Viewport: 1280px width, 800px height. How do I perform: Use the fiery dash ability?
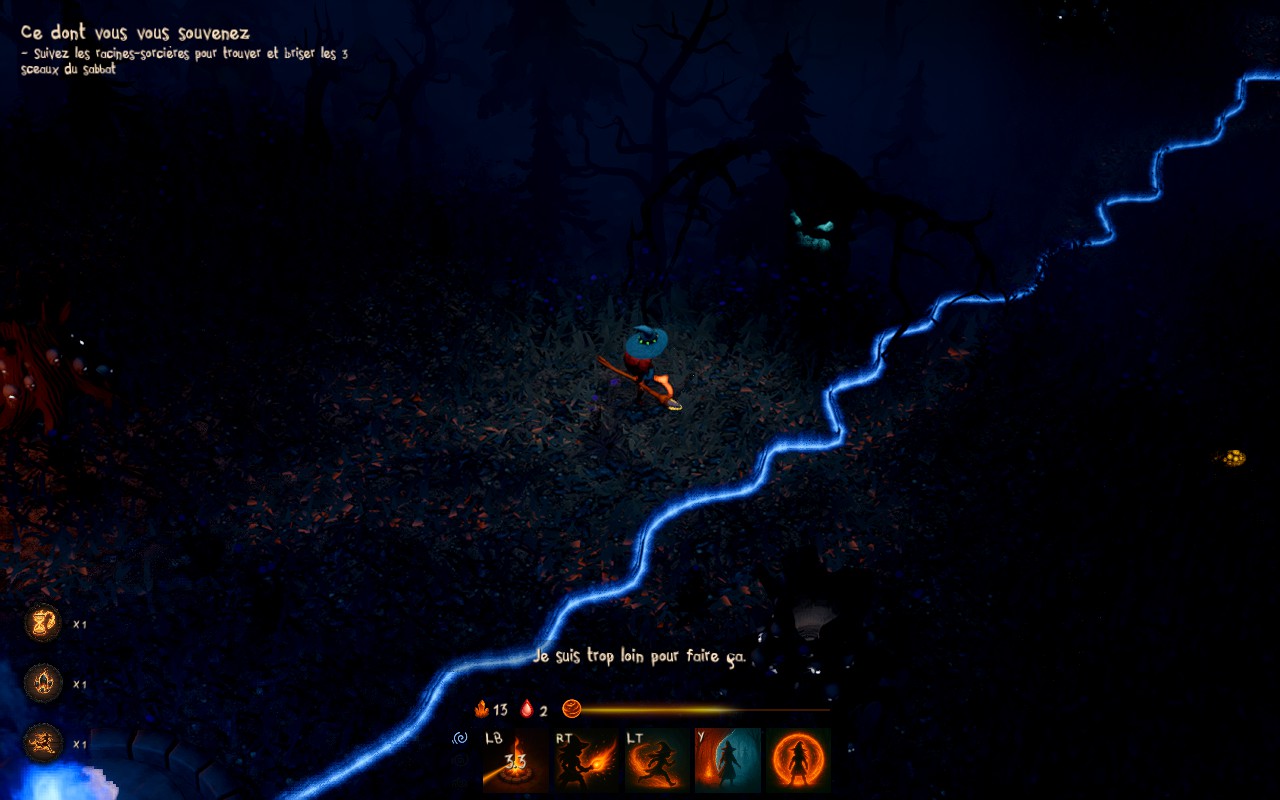(657, 760)
